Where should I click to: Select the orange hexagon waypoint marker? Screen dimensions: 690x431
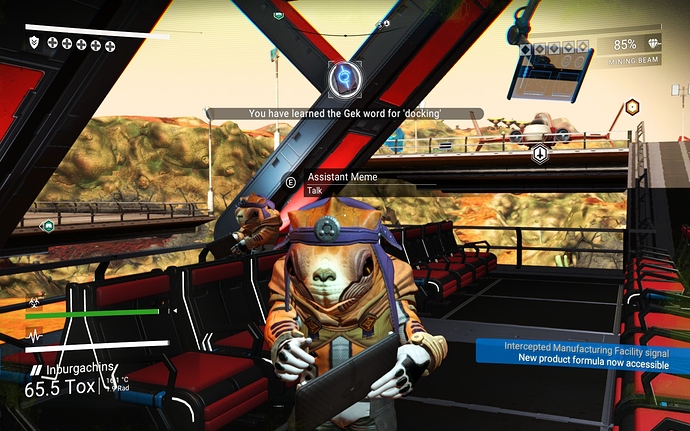(x=631, y=107)
